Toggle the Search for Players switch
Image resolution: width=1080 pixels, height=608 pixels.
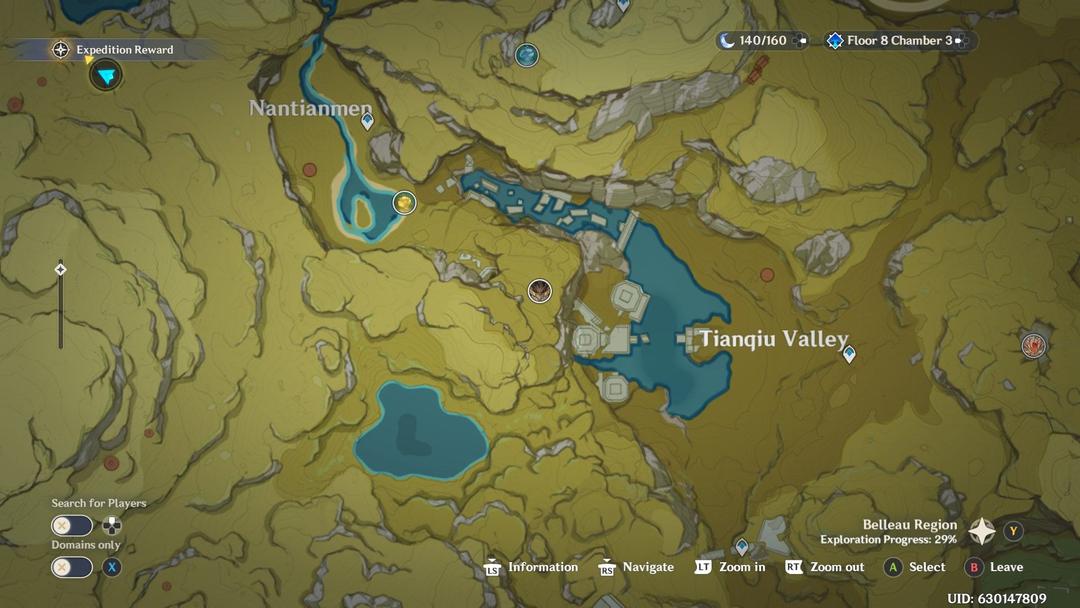coord(72,526)
